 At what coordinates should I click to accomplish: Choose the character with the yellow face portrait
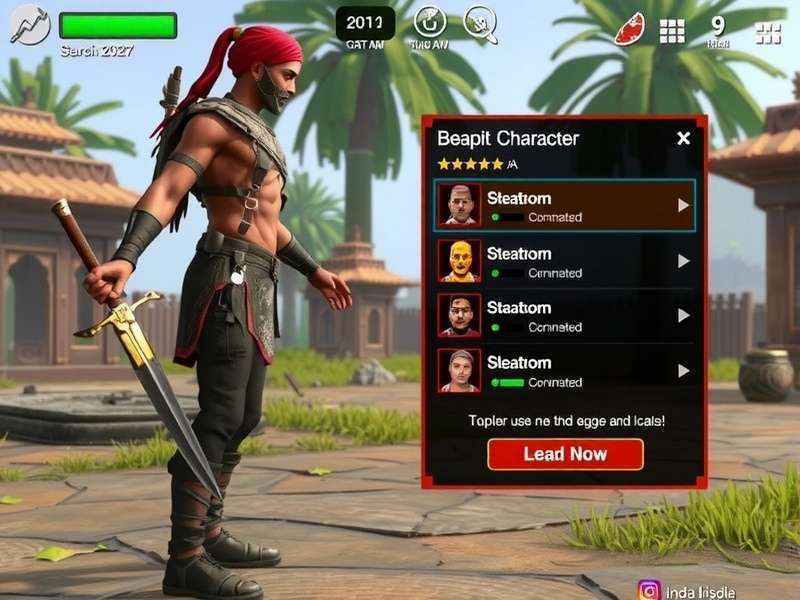pyautogui.click(x=564, y=261)
